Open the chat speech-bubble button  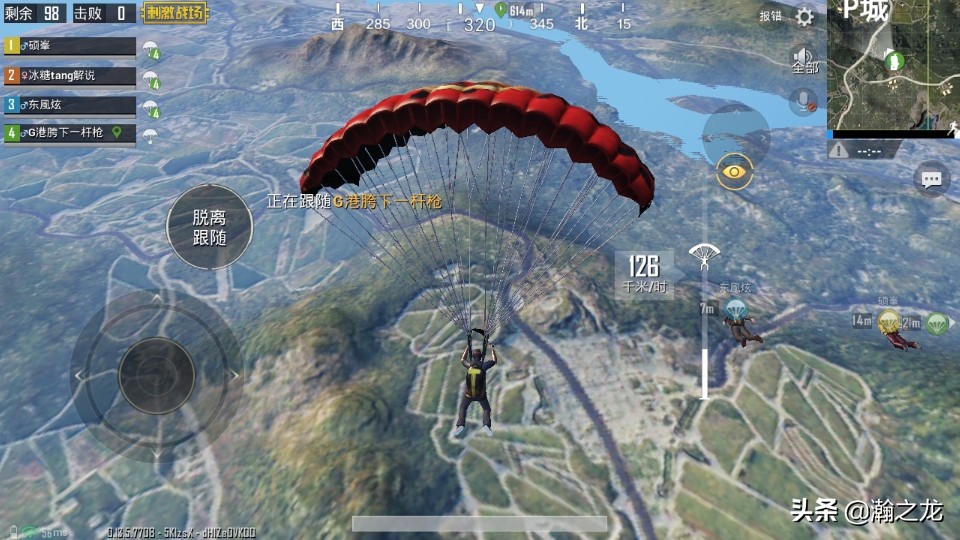click(x=931, y=179)
